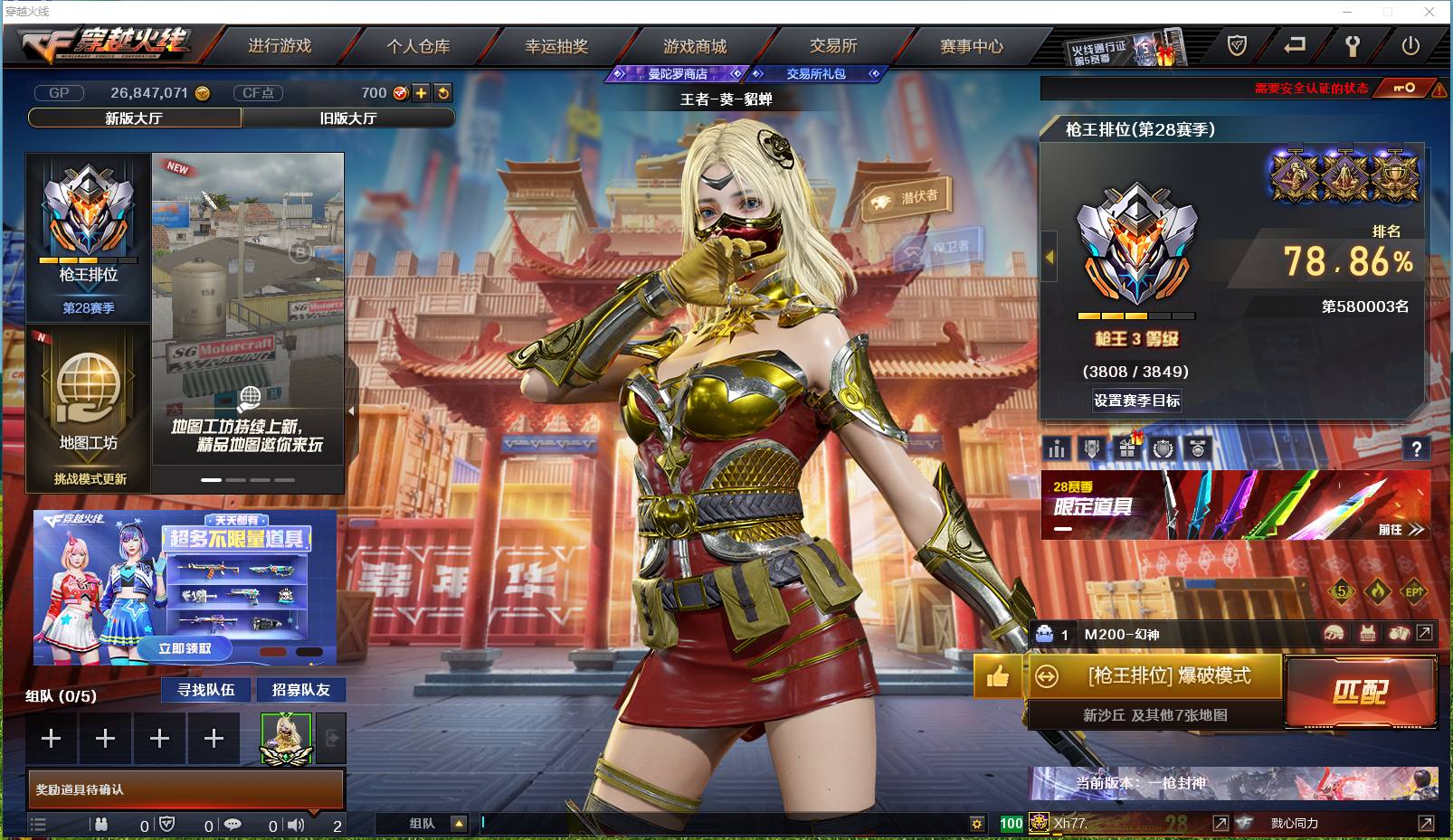Open the 地图工坊 map workshop icon
The width and height of the screenshot is (1453, 840).
(87, 389)
